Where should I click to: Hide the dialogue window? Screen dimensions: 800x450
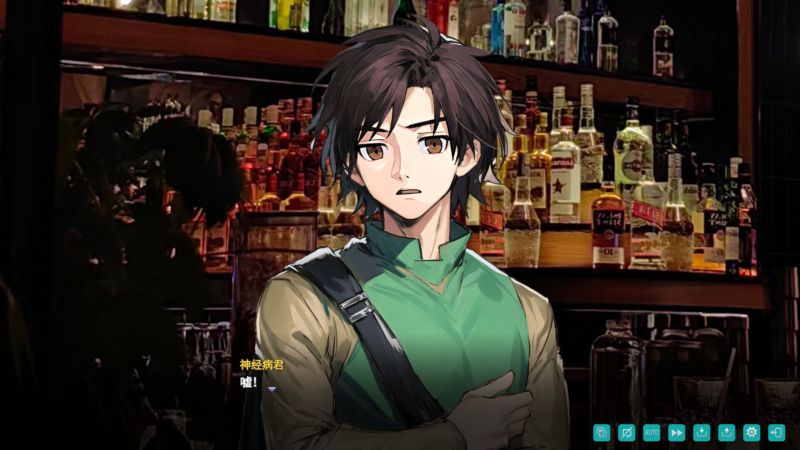(x=627, y=432)
